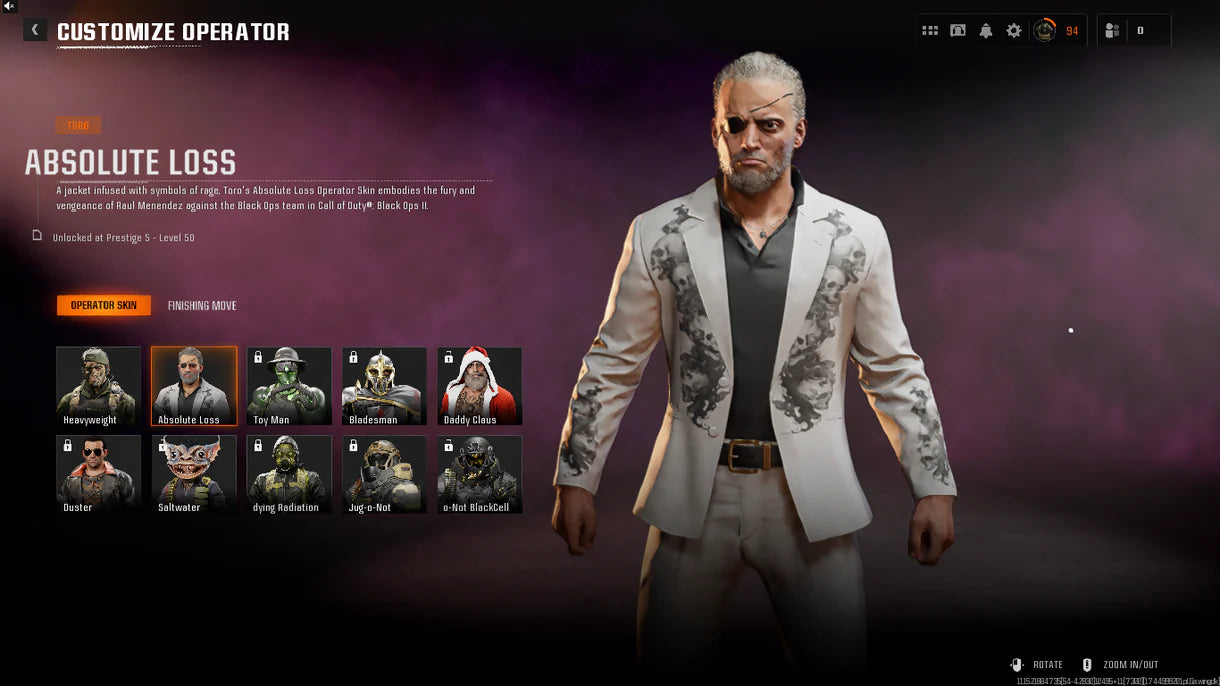This screenshot has height=686, width=1220.
Task: Open the social friends icon
Action: tap(1112, 31)
